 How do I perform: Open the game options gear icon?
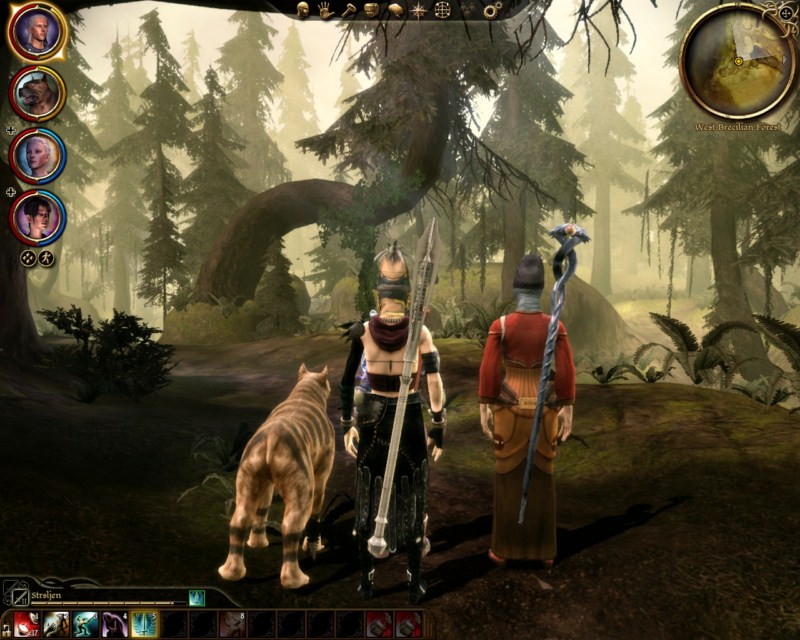click(x=492, y=10)
